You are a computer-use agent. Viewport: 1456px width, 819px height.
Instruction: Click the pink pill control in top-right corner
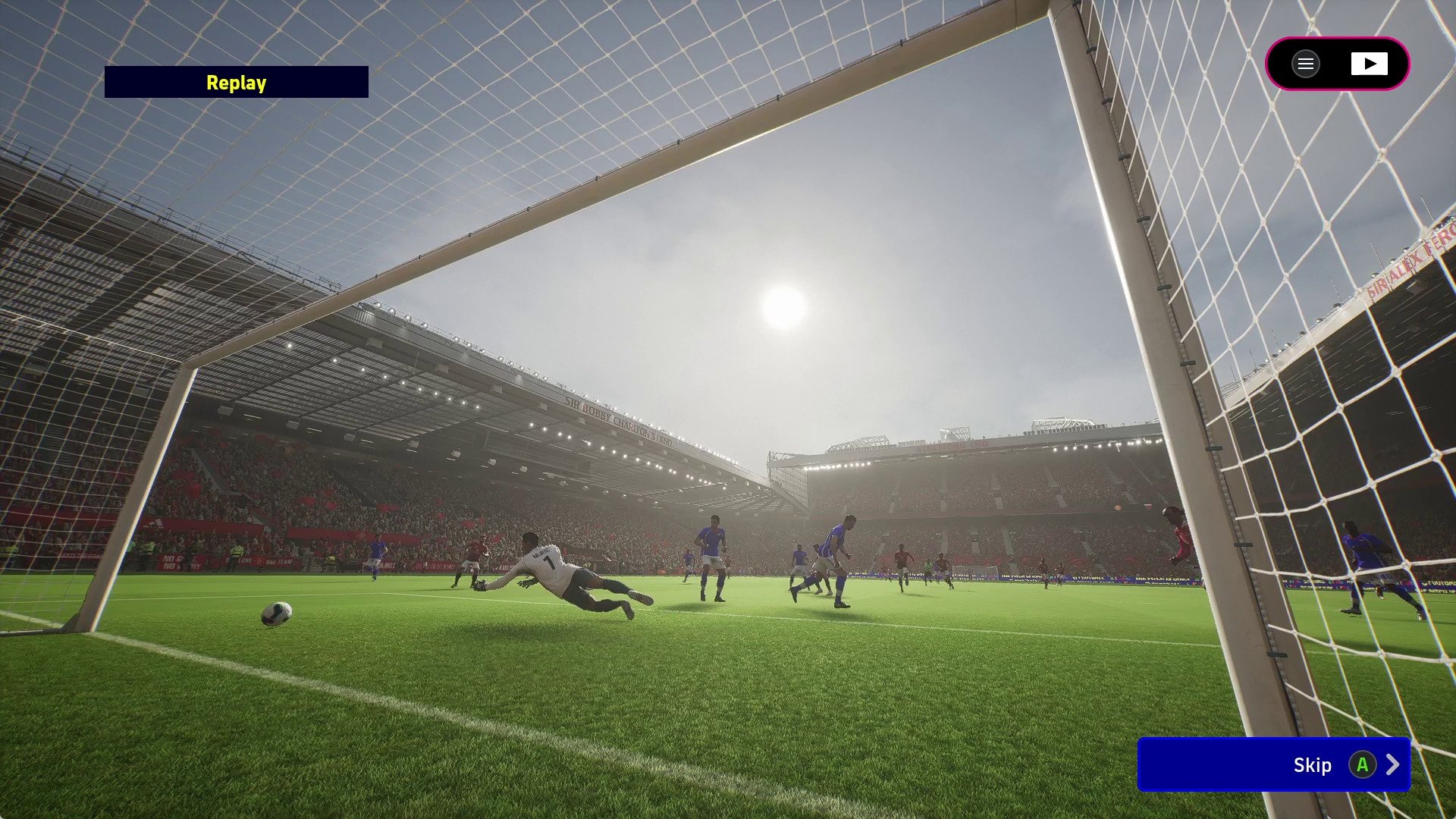tap(1338, 64)
